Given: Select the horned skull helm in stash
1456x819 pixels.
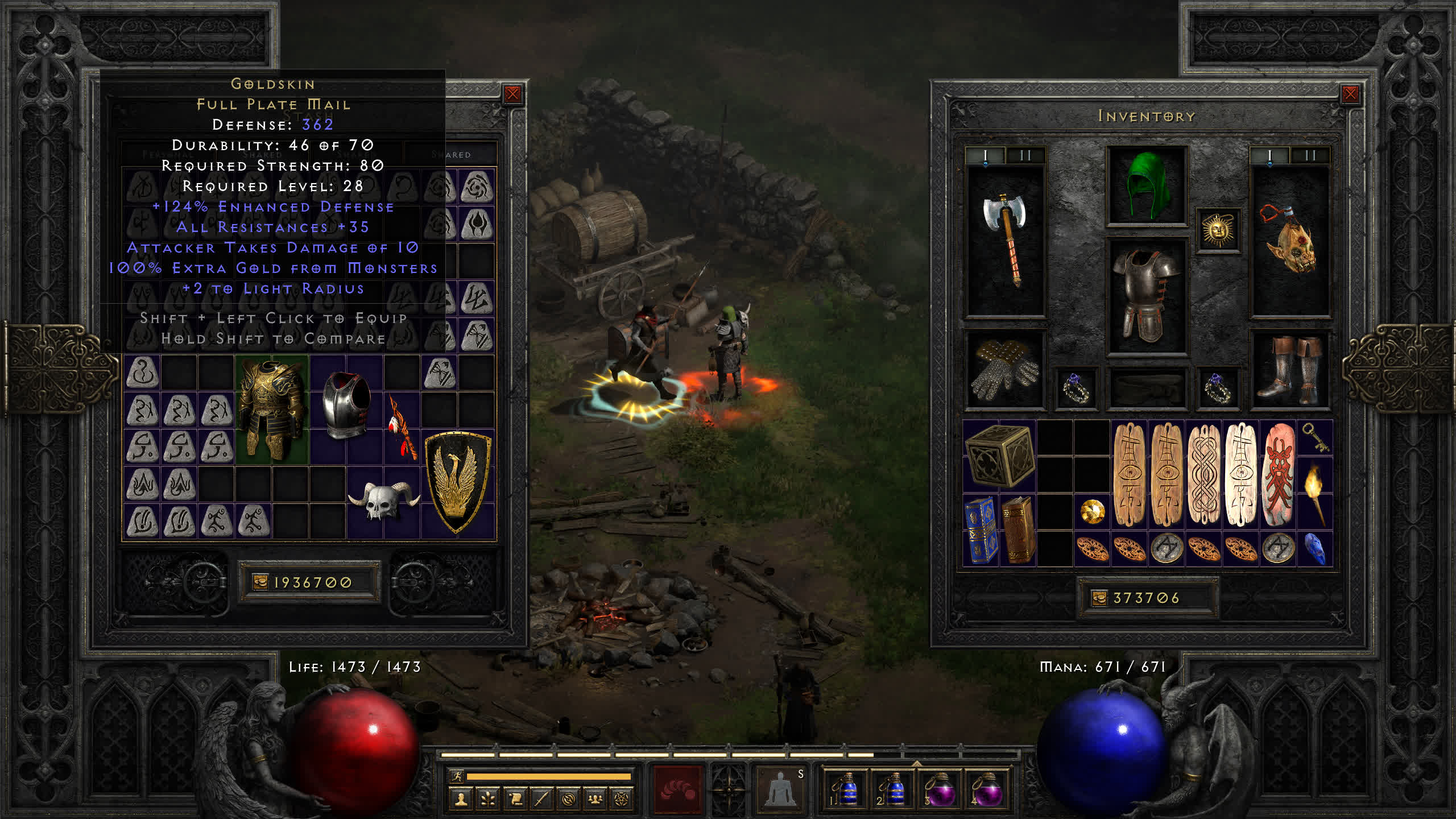Looking at the screenshot, I should coord(384,500).
